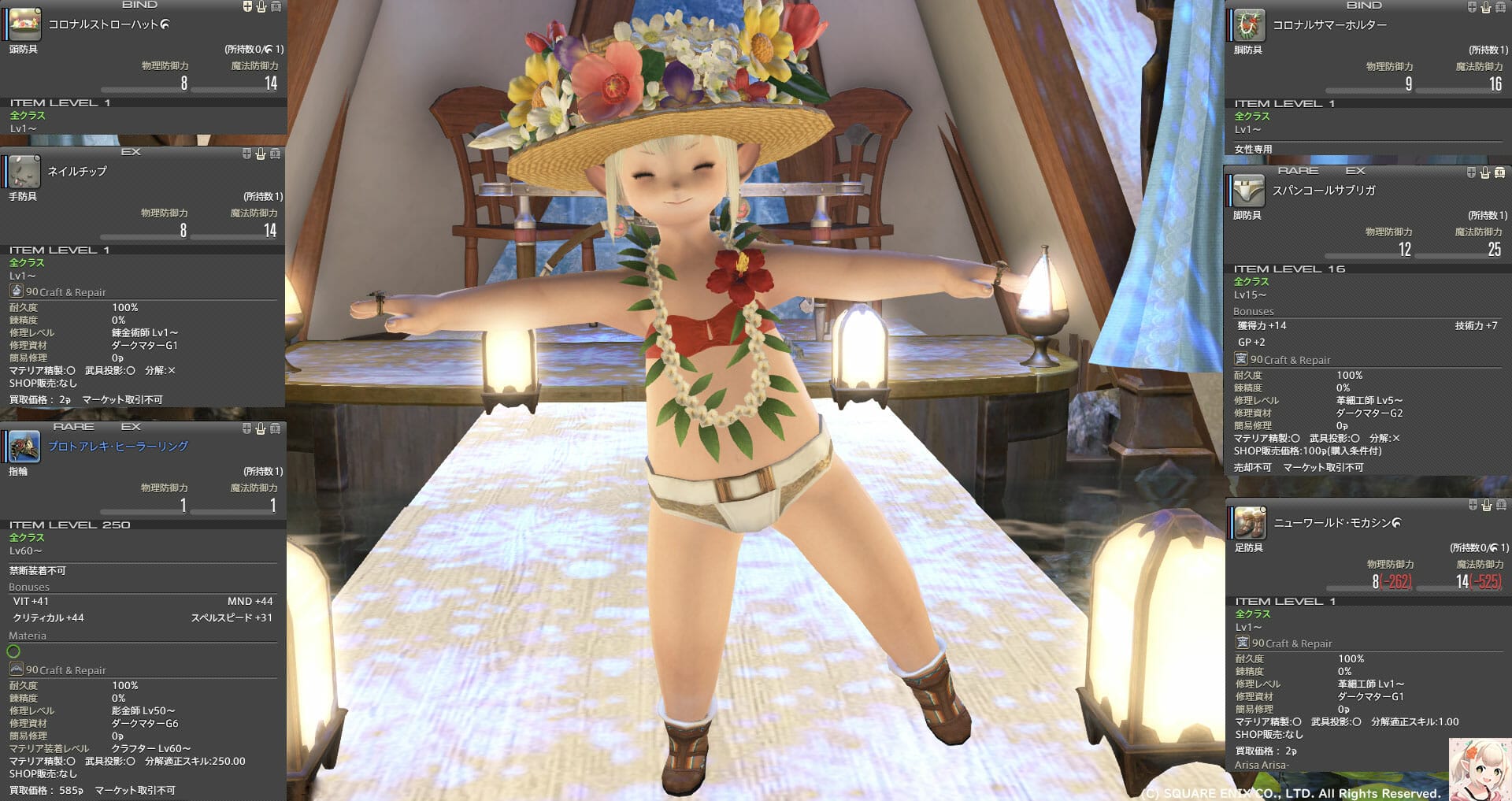Compare プロトアレキ・ヒーラーリング with equipped ring
Screen dimensions: 1512x801
(x=247, y=429)
